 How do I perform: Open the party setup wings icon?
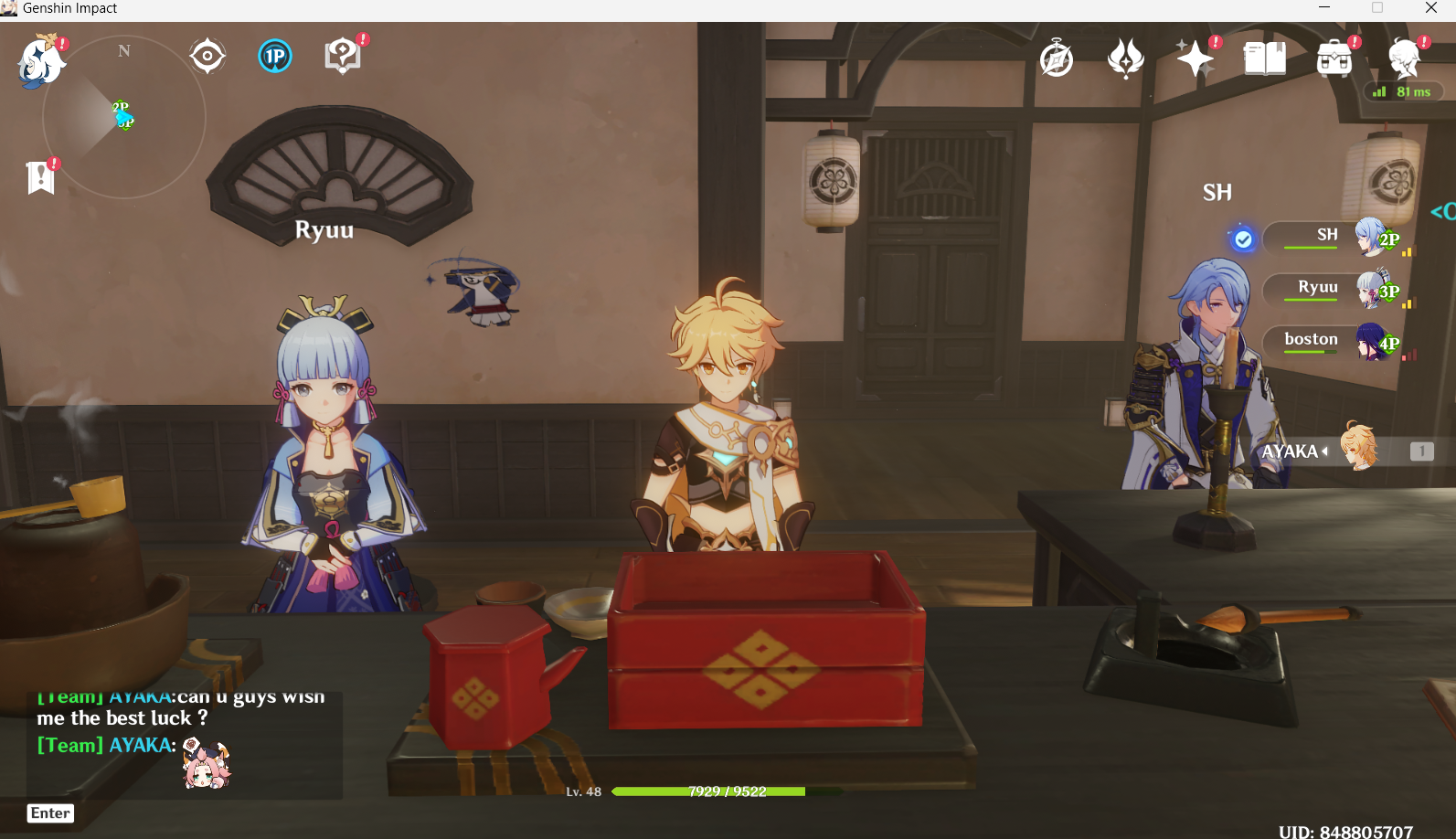click(x=1126, y=57)
